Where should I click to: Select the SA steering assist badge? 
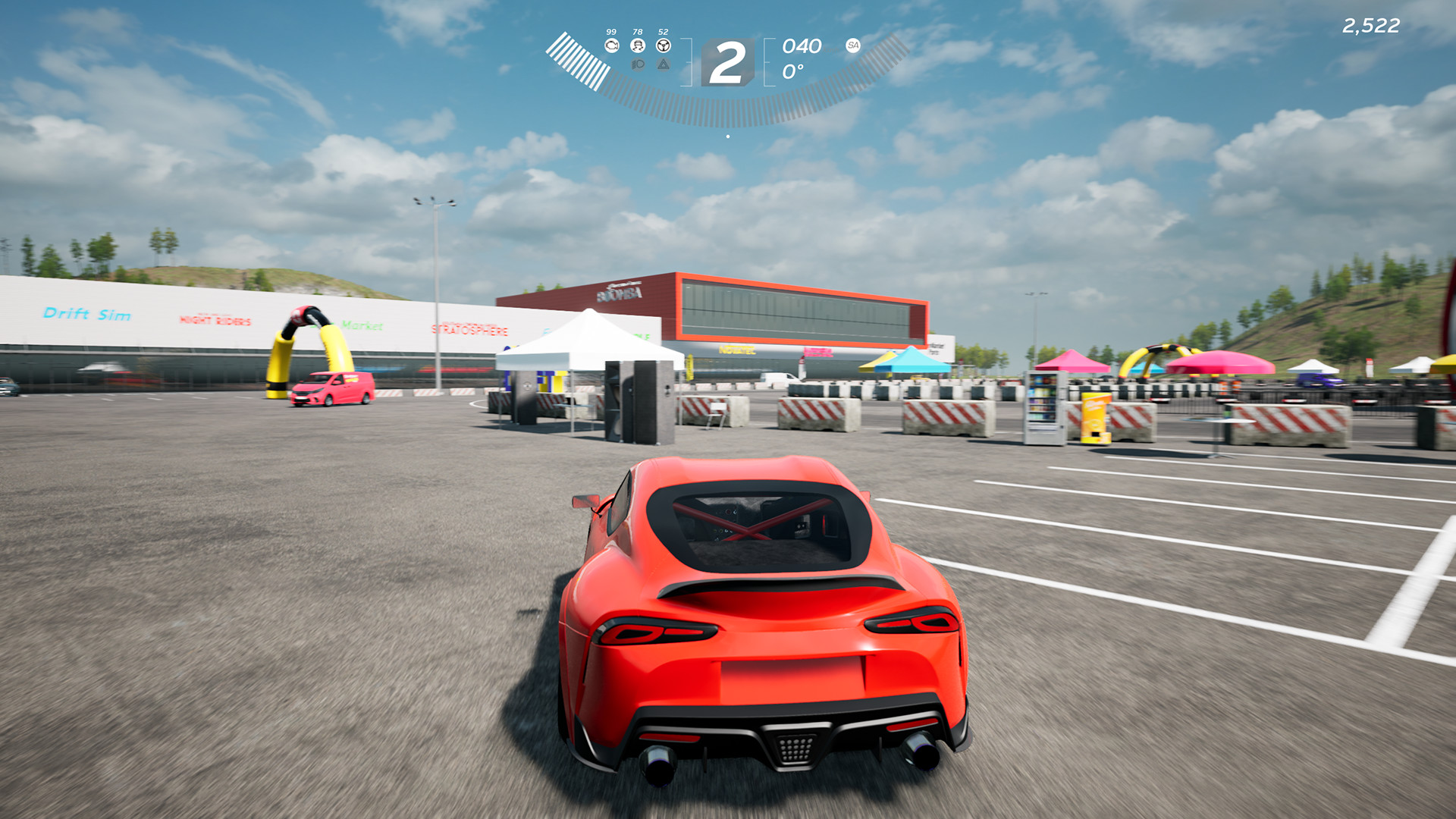(853, 45)
